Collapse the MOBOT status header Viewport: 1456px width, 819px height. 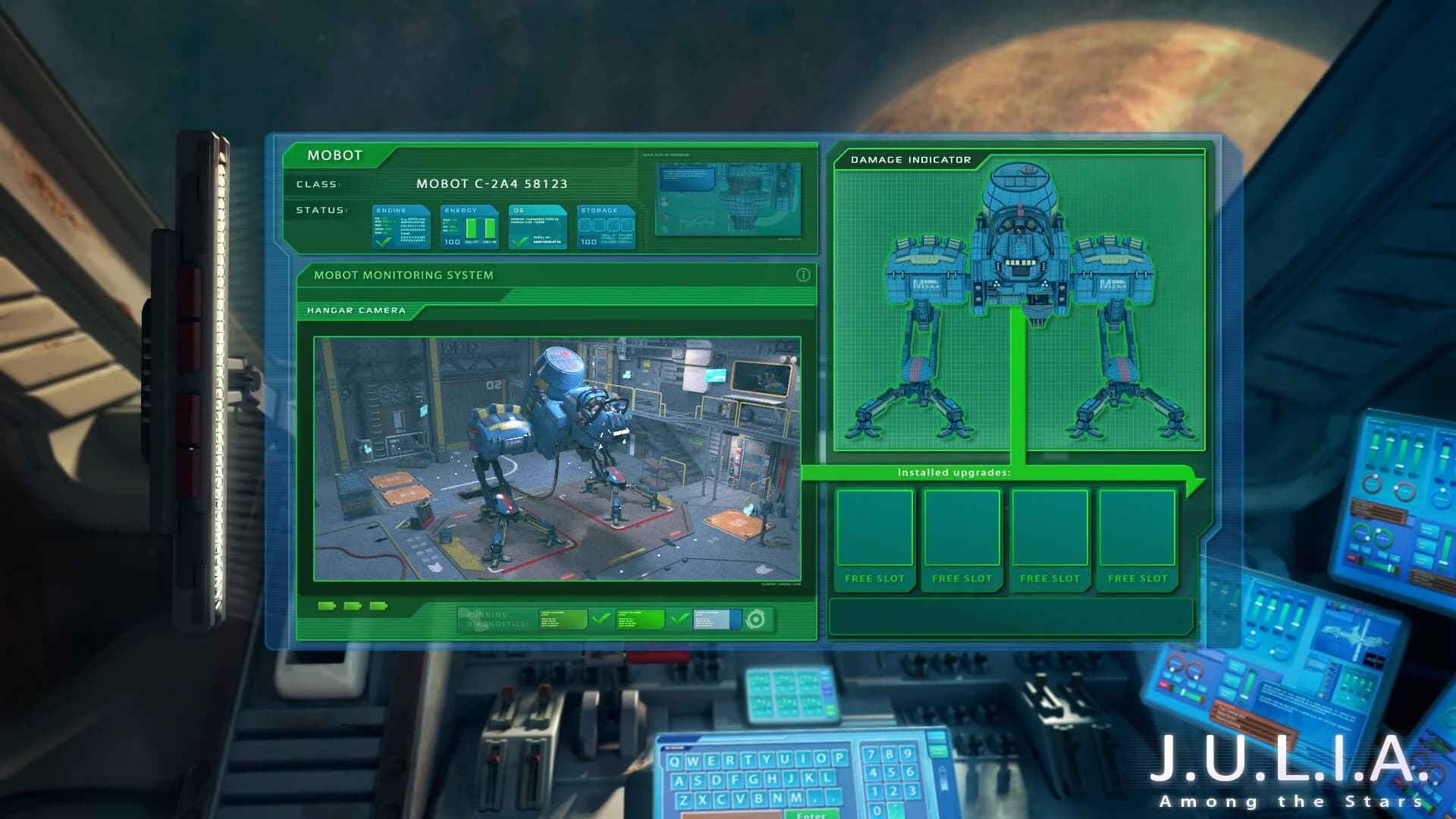(337, 155)
